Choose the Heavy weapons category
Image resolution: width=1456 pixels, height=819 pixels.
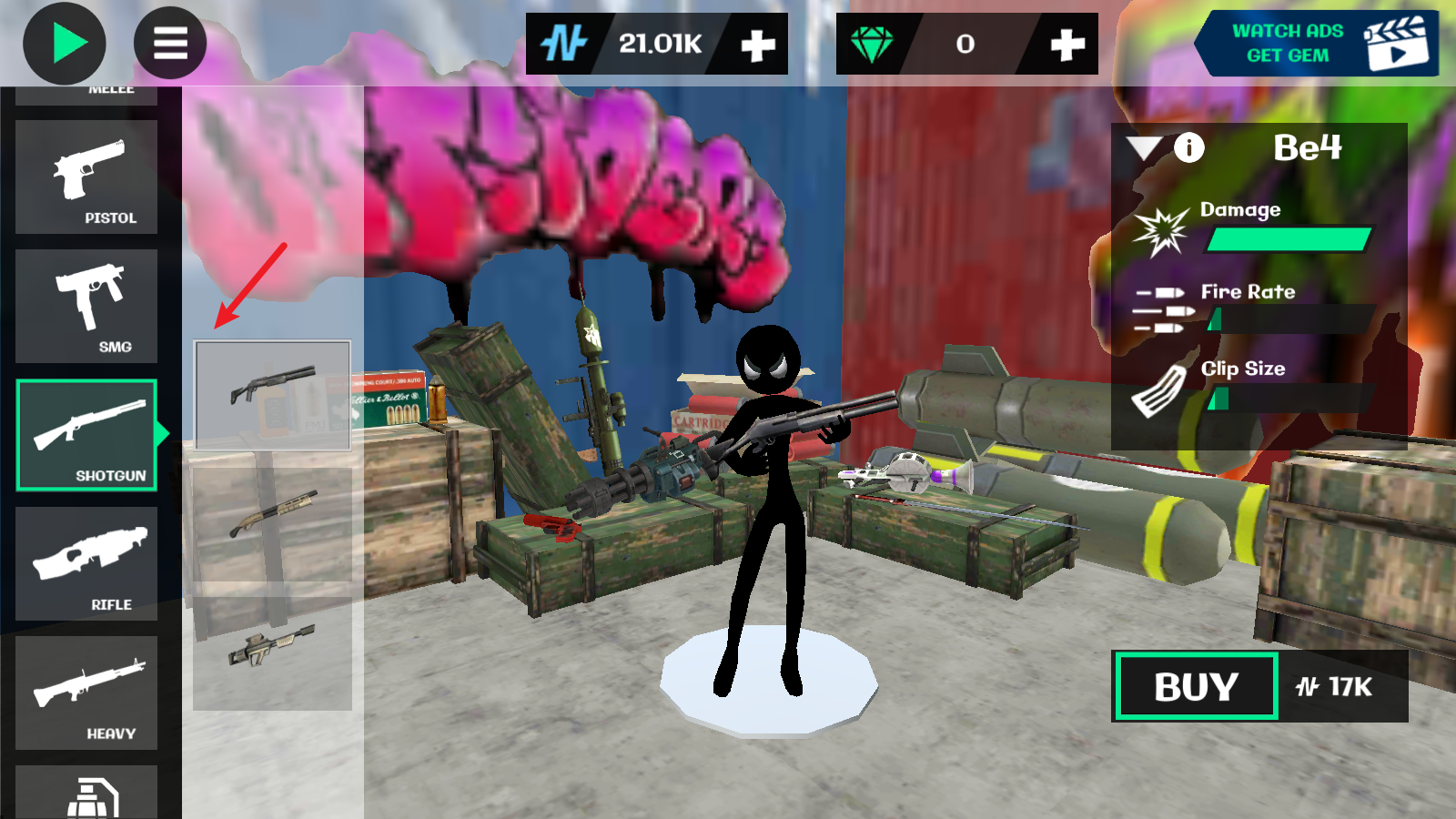point(87,693)
